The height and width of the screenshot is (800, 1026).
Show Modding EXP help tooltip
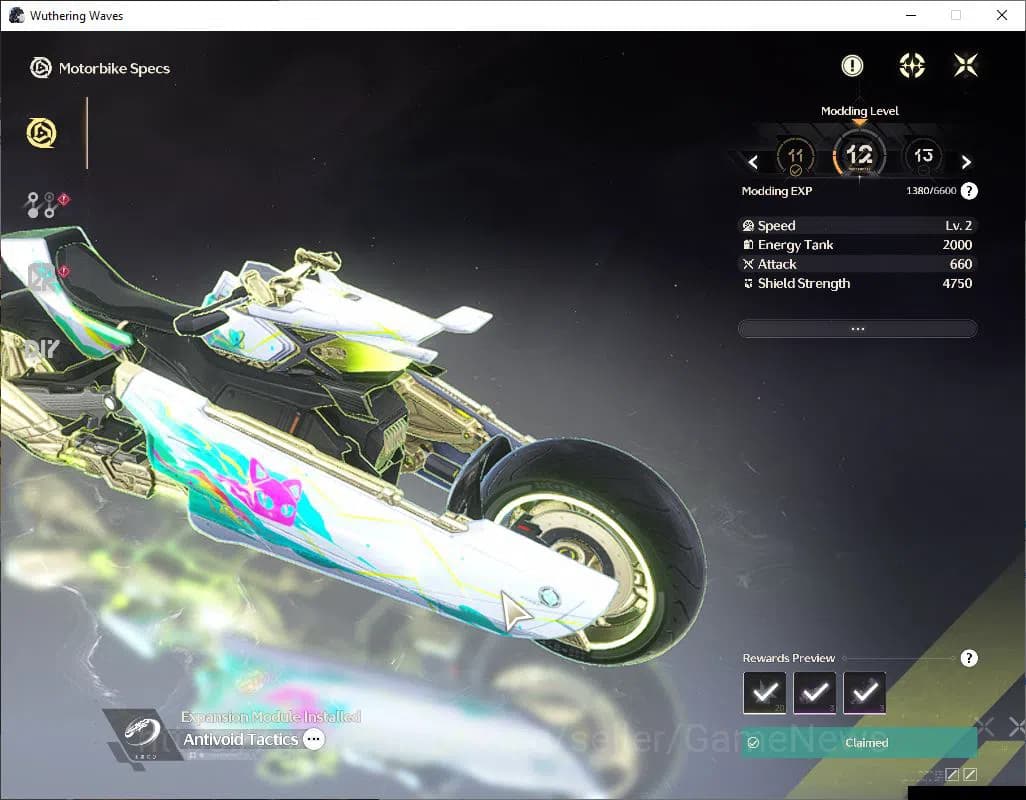click(x=969, y=191)
